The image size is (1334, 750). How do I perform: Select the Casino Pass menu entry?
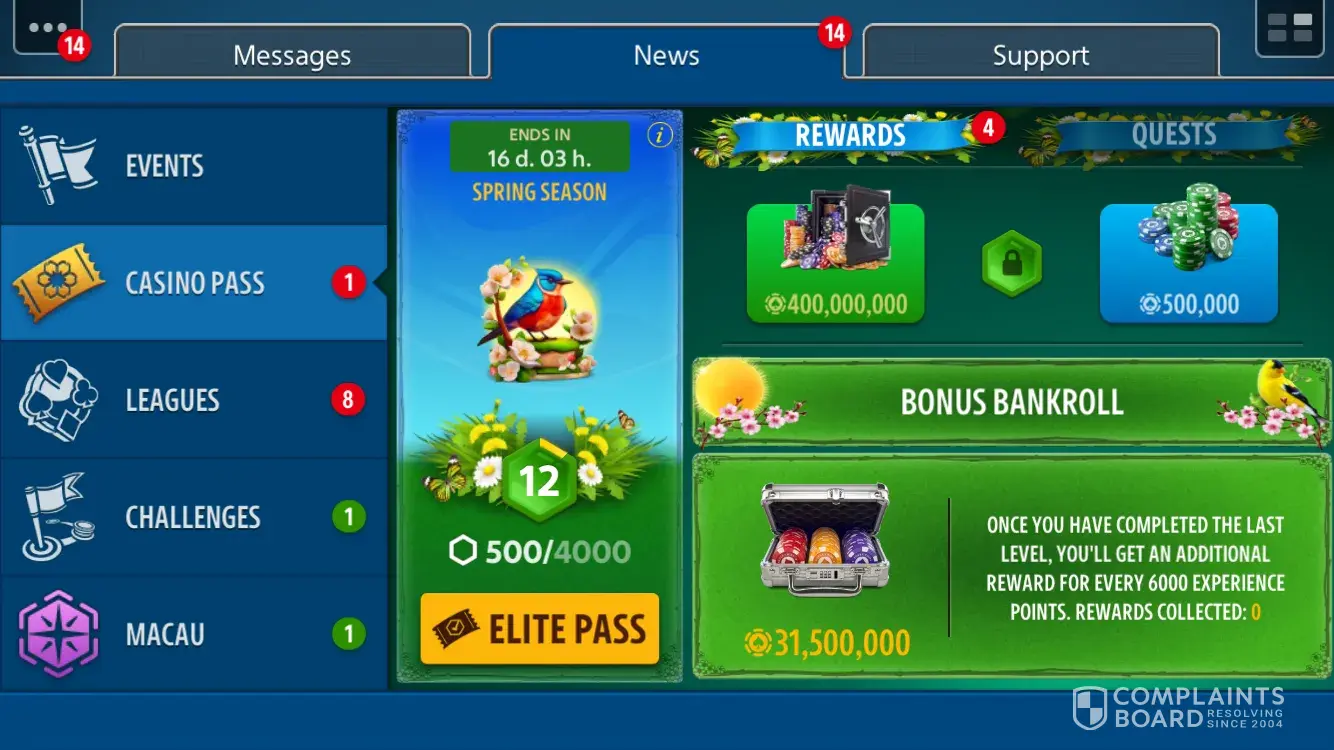pos(193,283)
